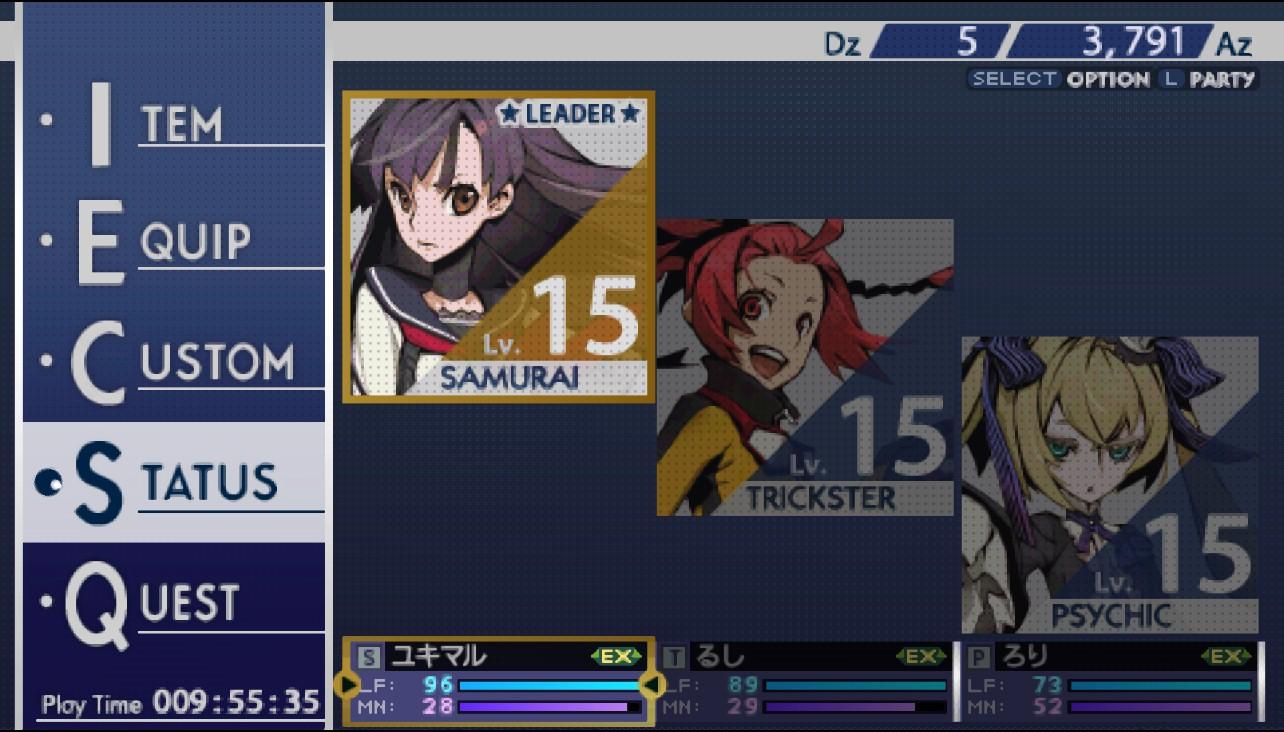Select るし's party status panel
1284x732 pixels.
pyautogui.click(x=805, y=682)
